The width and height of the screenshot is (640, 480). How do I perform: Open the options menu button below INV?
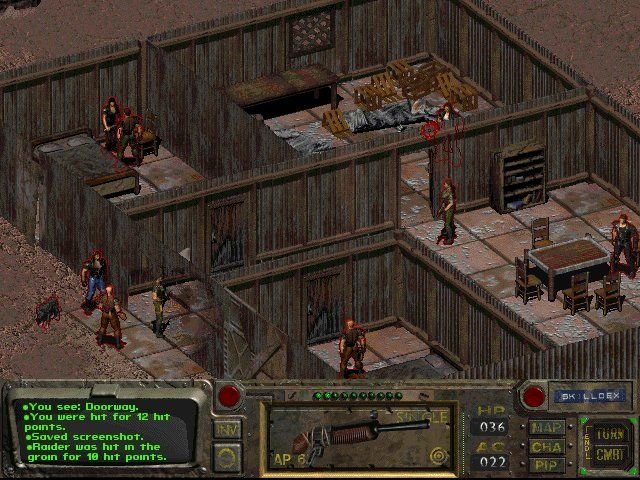point(227,456)
